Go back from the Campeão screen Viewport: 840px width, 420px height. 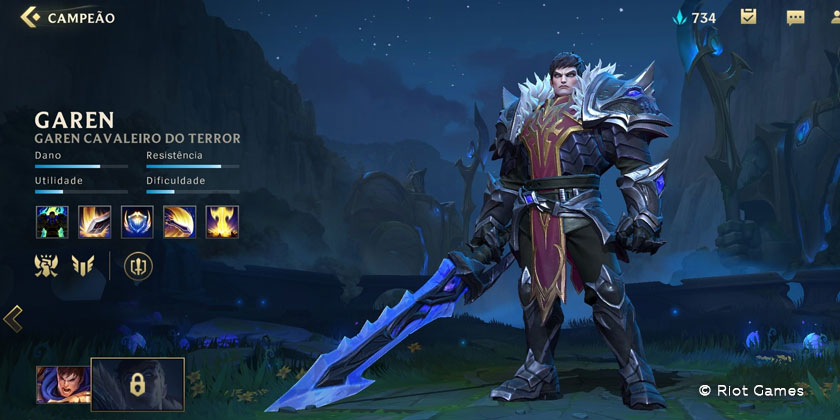31,17
